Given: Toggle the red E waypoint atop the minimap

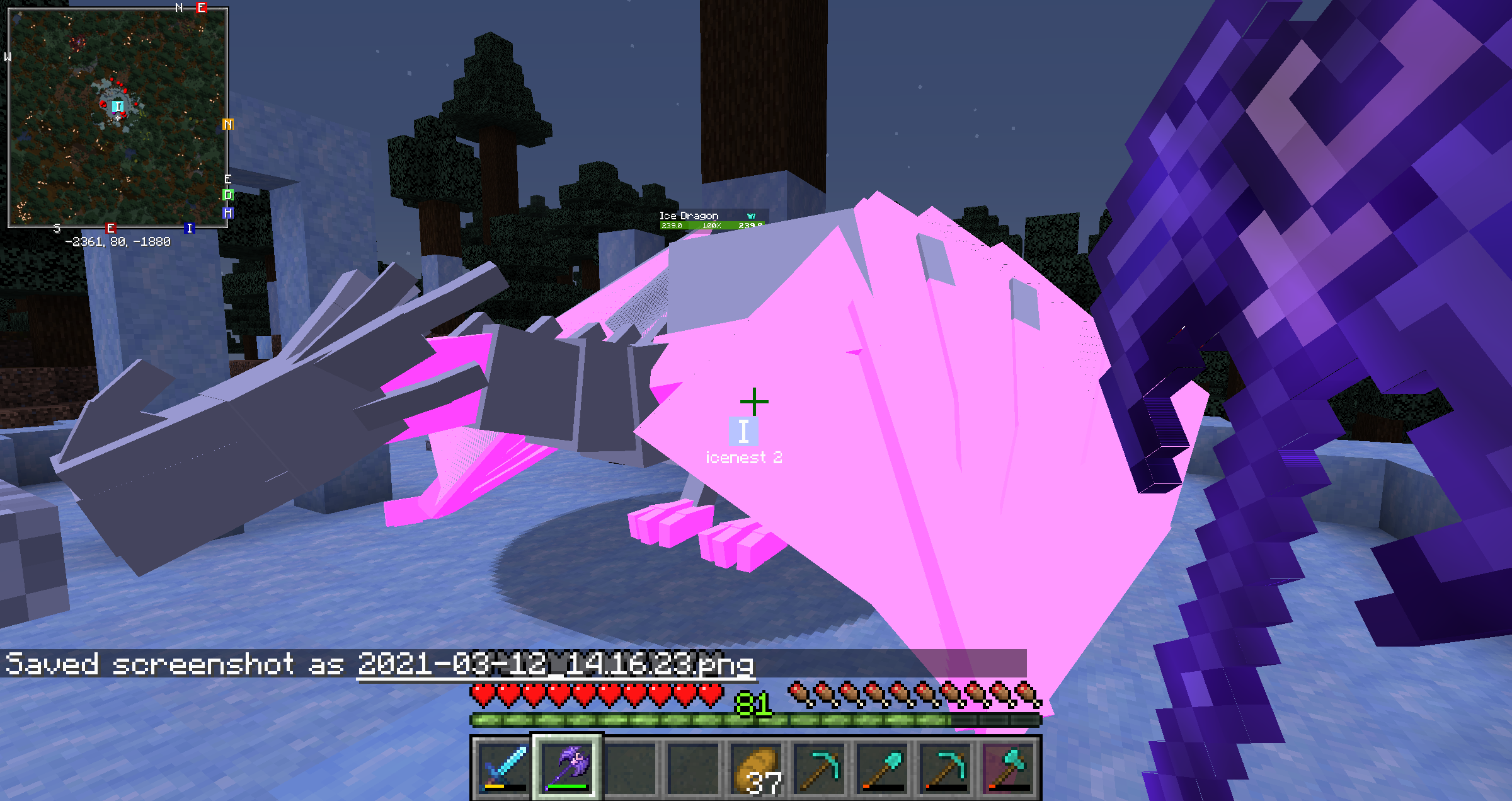Looking at the screenshot, I should 200,8.
